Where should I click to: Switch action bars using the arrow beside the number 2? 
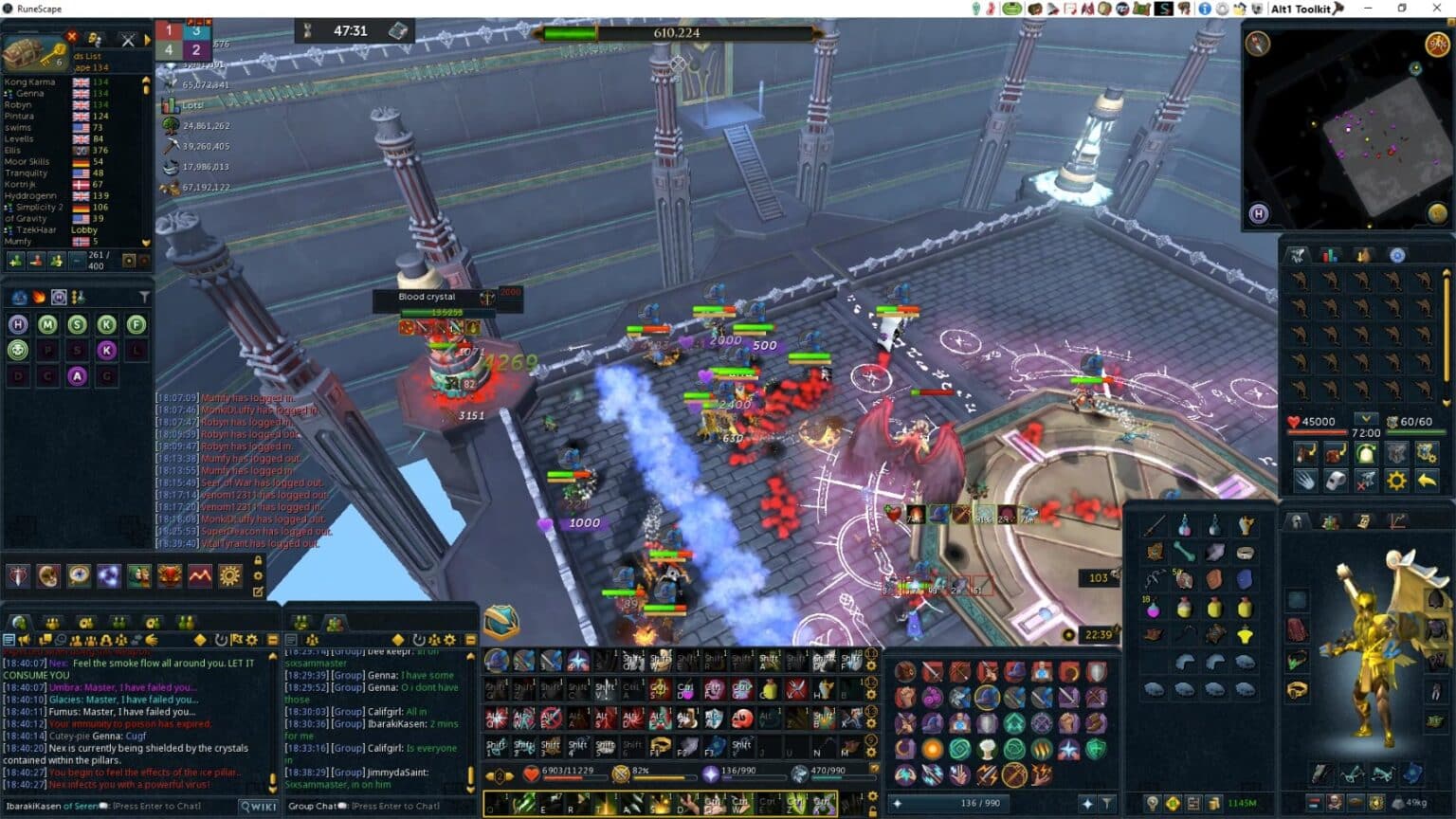510,775
